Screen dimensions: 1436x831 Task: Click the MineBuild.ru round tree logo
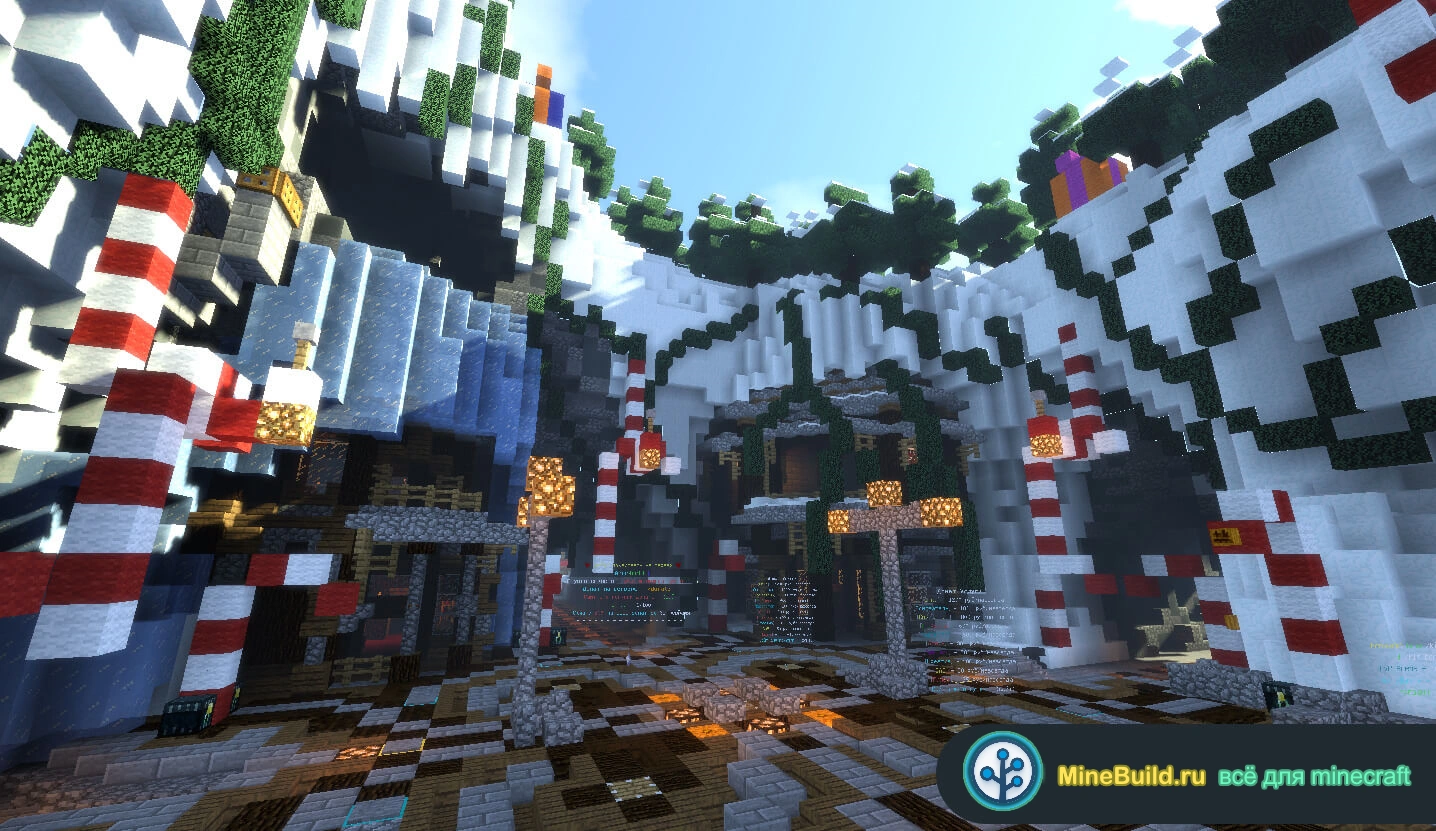(1003, 772)
